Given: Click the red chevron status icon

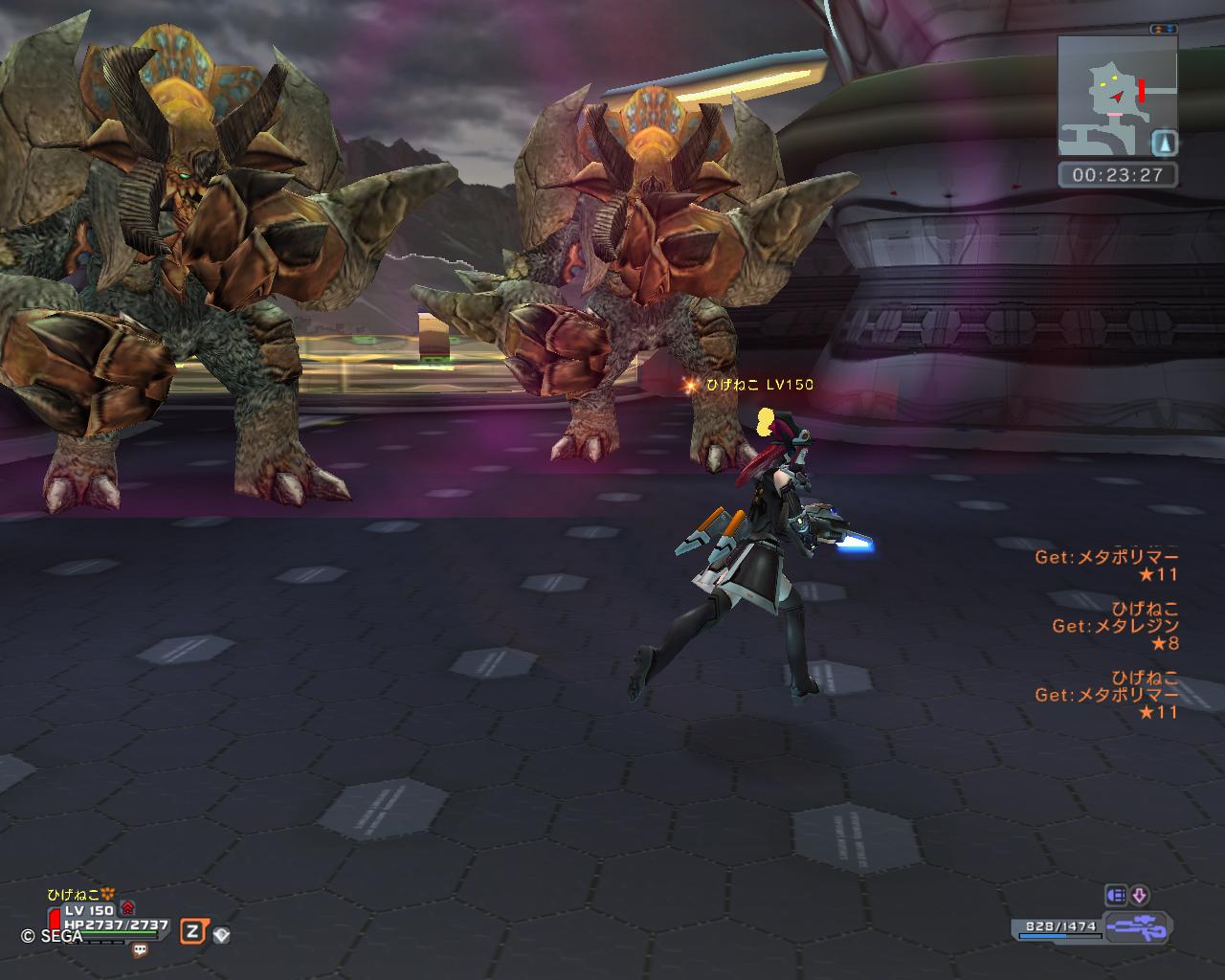Looking at the screenshot, I should 128,909.
